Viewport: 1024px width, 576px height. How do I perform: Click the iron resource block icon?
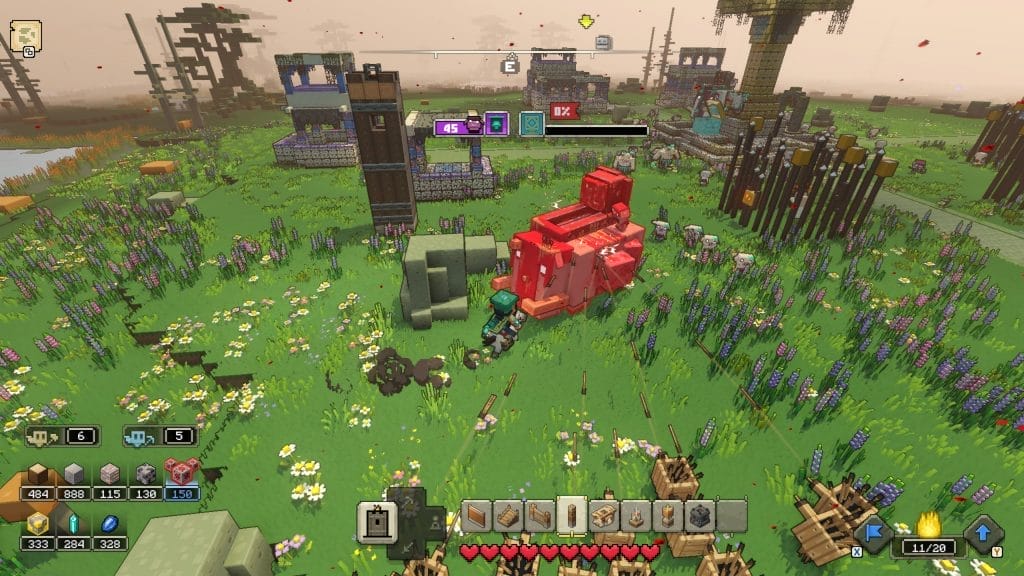tap(111, 474)
